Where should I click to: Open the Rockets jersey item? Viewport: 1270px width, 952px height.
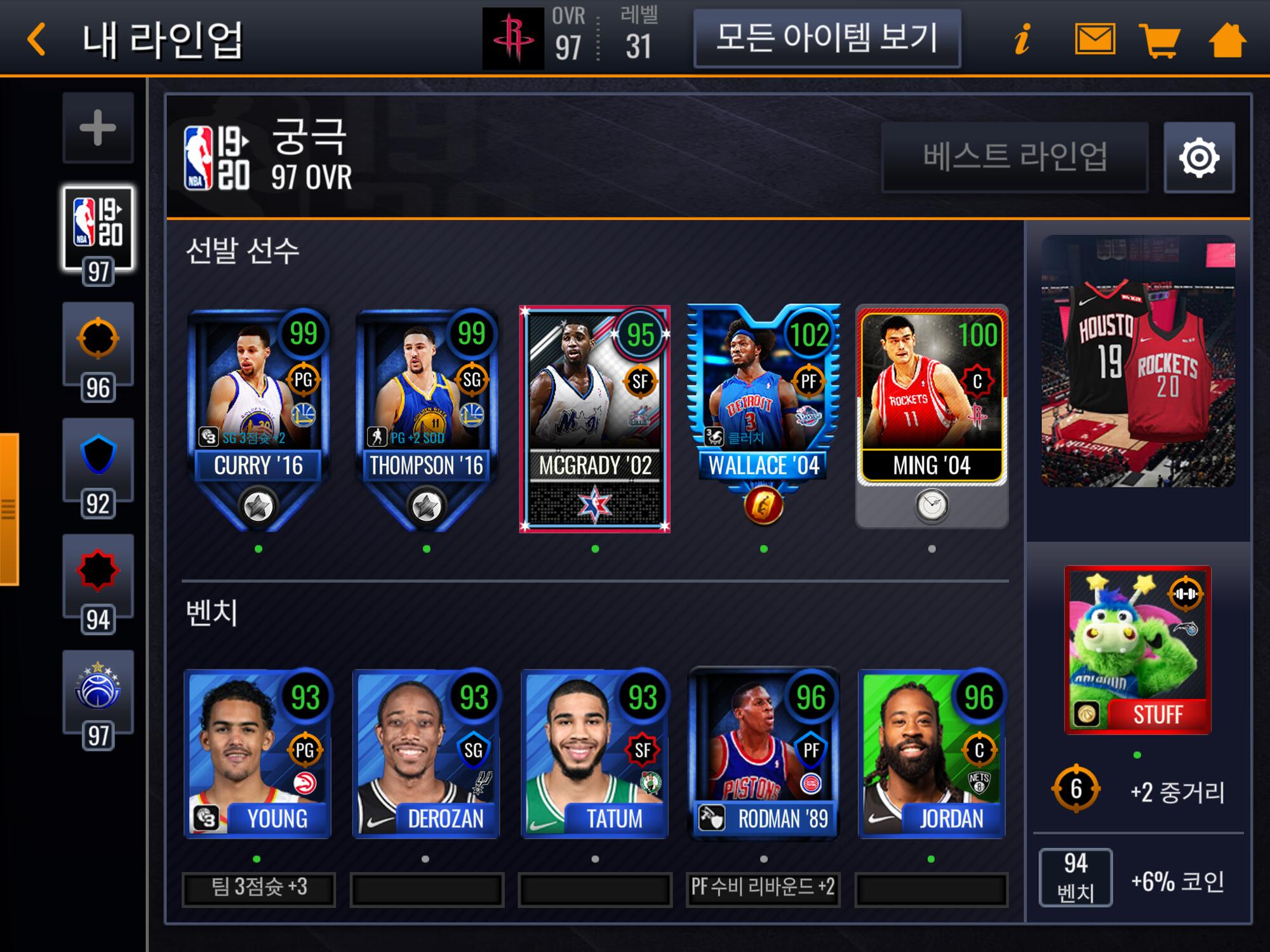(x=1137, y=362)
